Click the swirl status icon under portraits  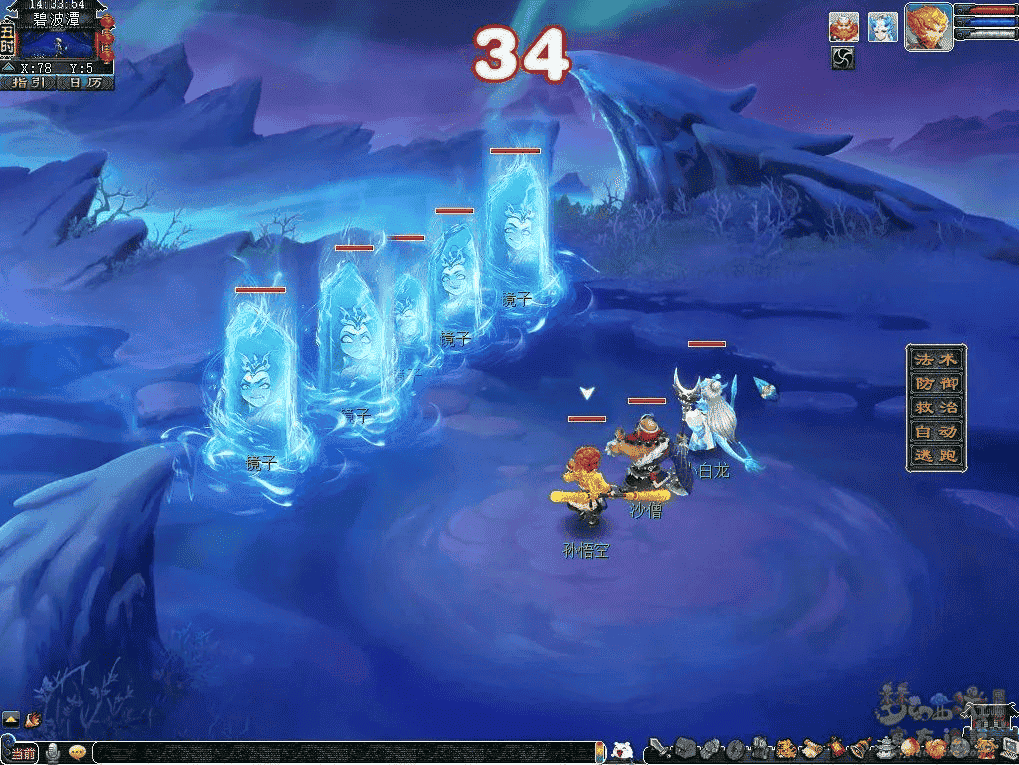pos(843,58)
